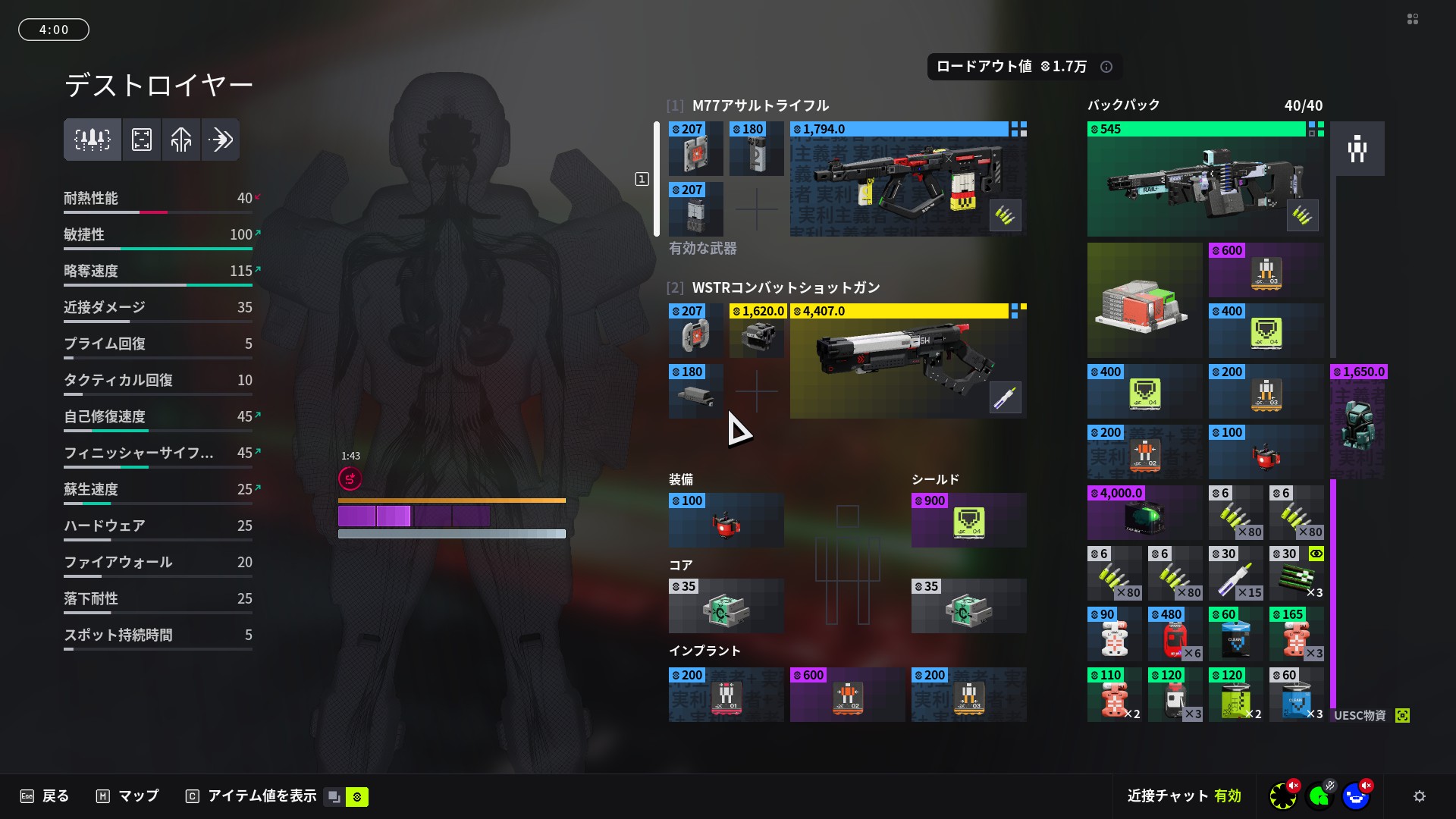Image resolution: width=1456 pixels, height=819 pixels.
Task: Select the WSTR combat shotgun slot
Action: click(x=908, y=361)
